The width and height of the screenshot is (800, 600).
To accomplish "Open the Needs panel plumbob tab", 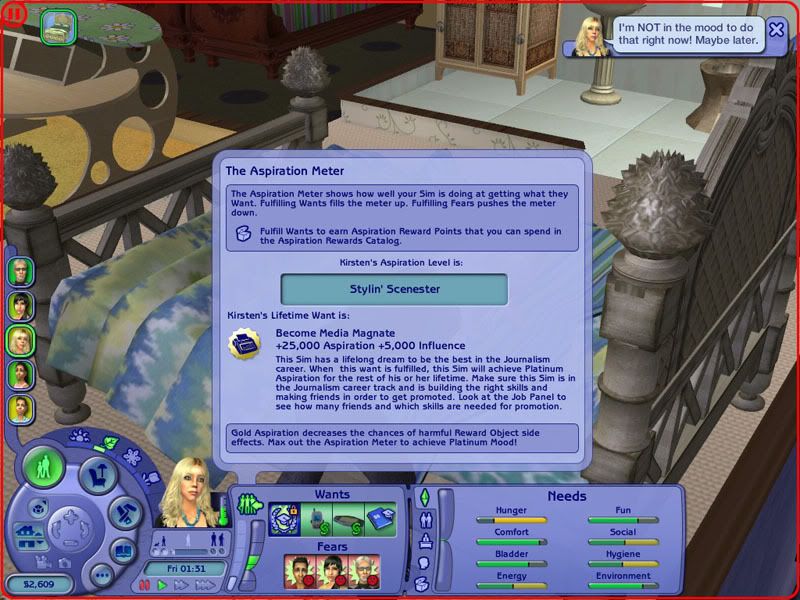I will coord(423,497).
